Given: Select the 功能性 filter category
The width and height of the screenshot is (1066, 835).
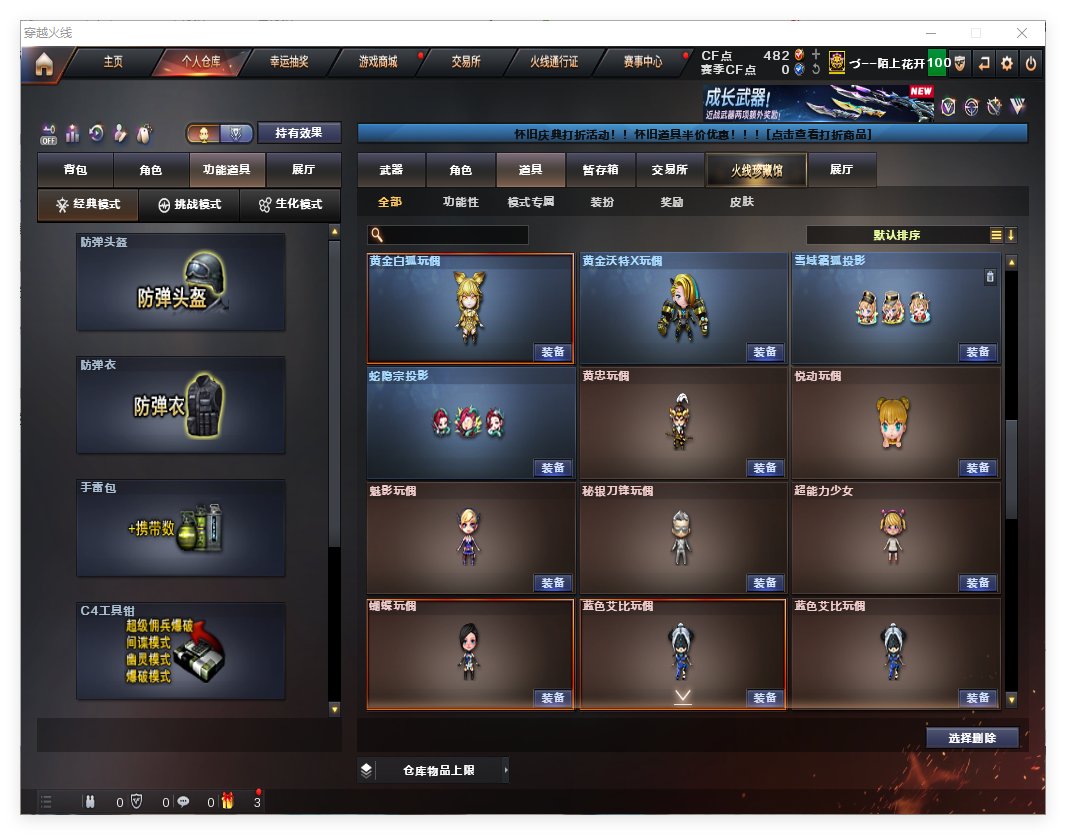Looking at the screenshot, I should (460, 202).
